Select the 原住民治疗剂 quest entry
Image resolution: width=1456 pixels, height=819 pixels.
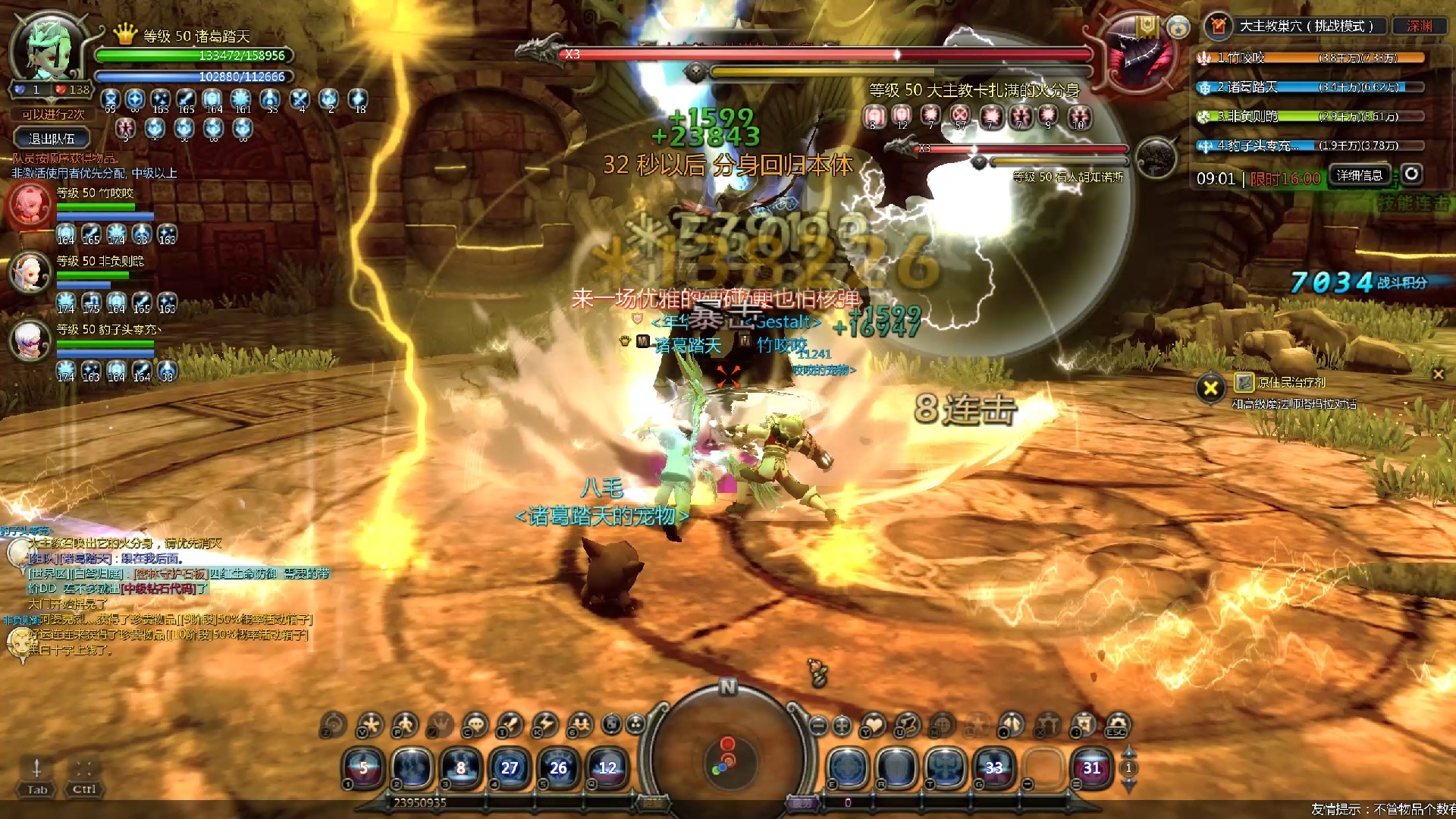tap(1291, 382)
